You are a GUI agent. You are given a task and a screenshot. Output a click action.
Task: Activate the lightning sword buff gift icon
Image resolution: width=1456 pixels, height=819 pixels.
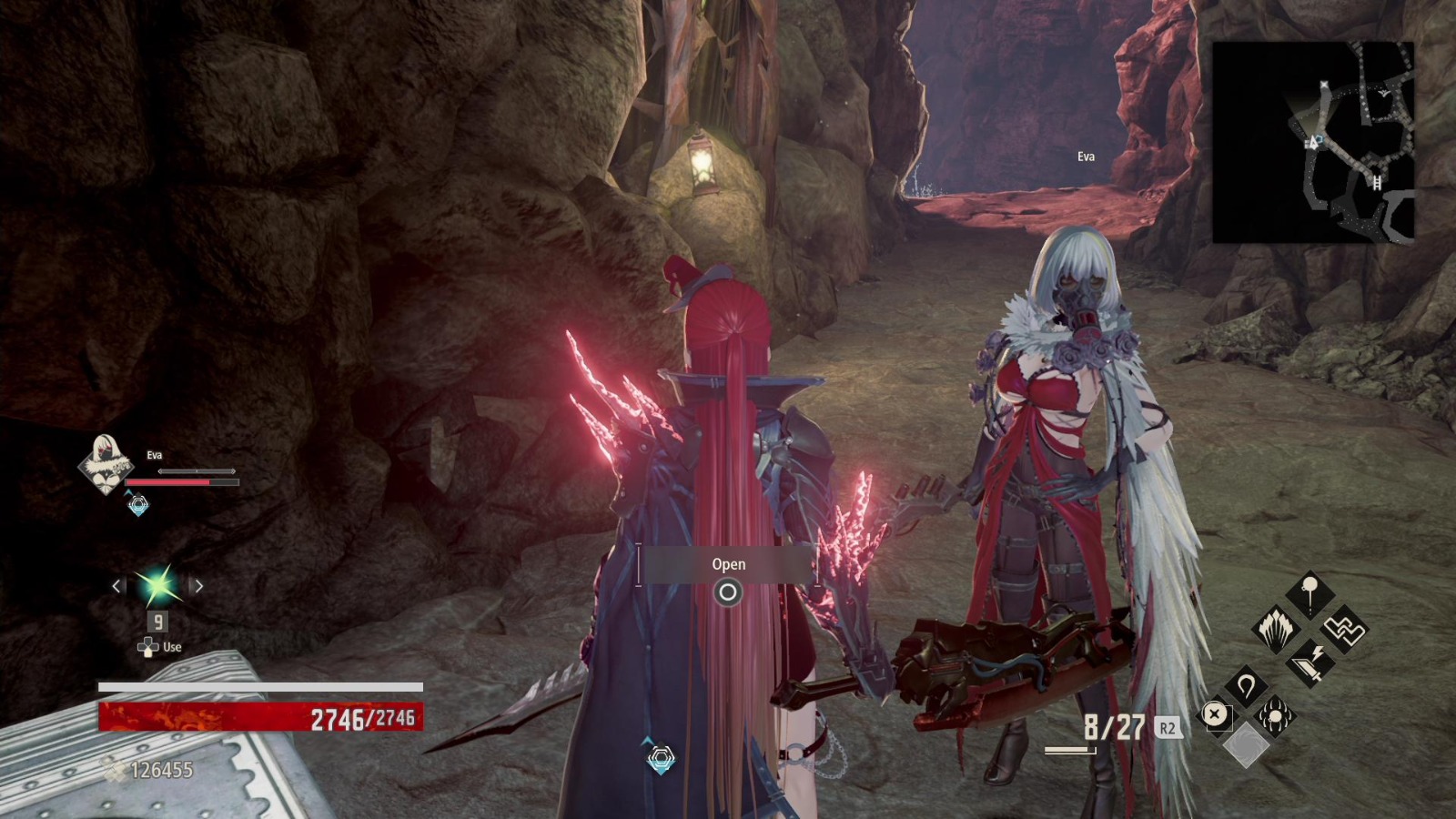[x=1310, y=663]
